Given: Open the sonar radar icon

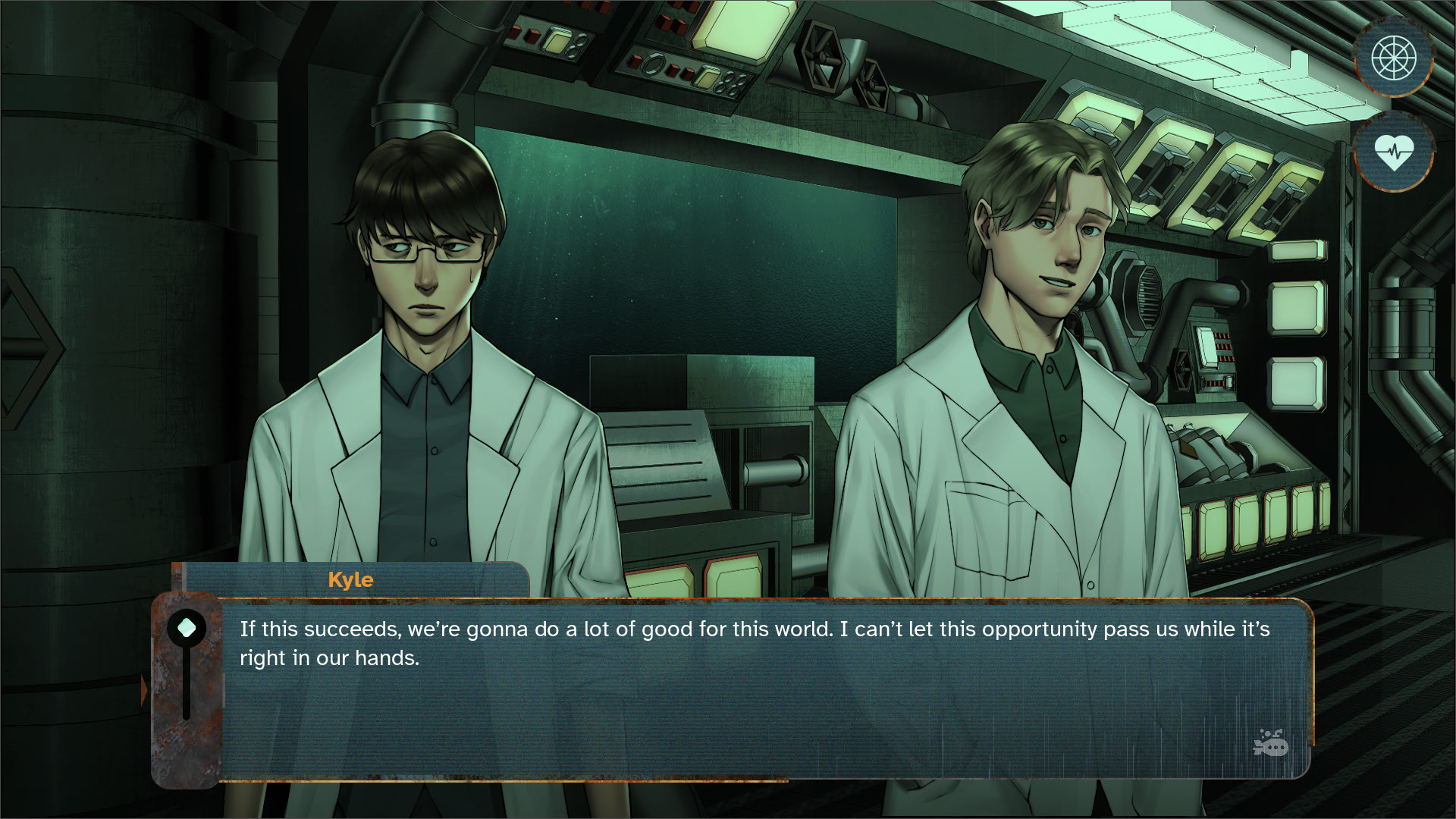Looking at the screenshot, I should 1394,58.
